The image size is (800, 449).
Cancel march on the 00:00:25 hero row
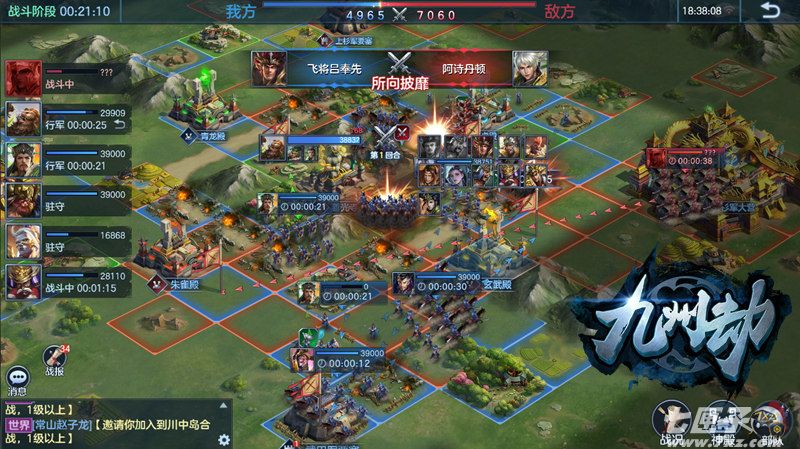pos(120,125)
